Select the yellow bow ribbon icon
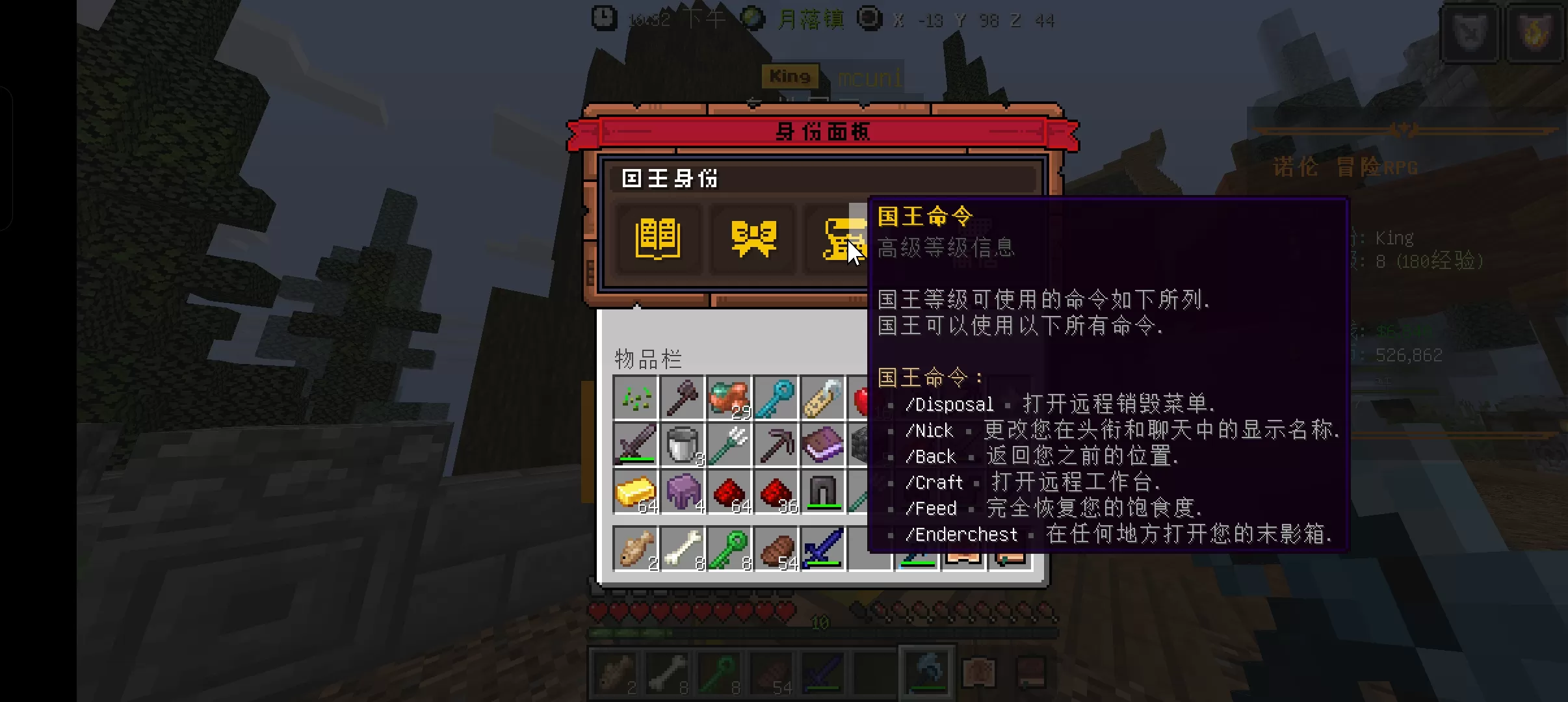The height and width of the screenshot is (702, 1568). point(754,239)
